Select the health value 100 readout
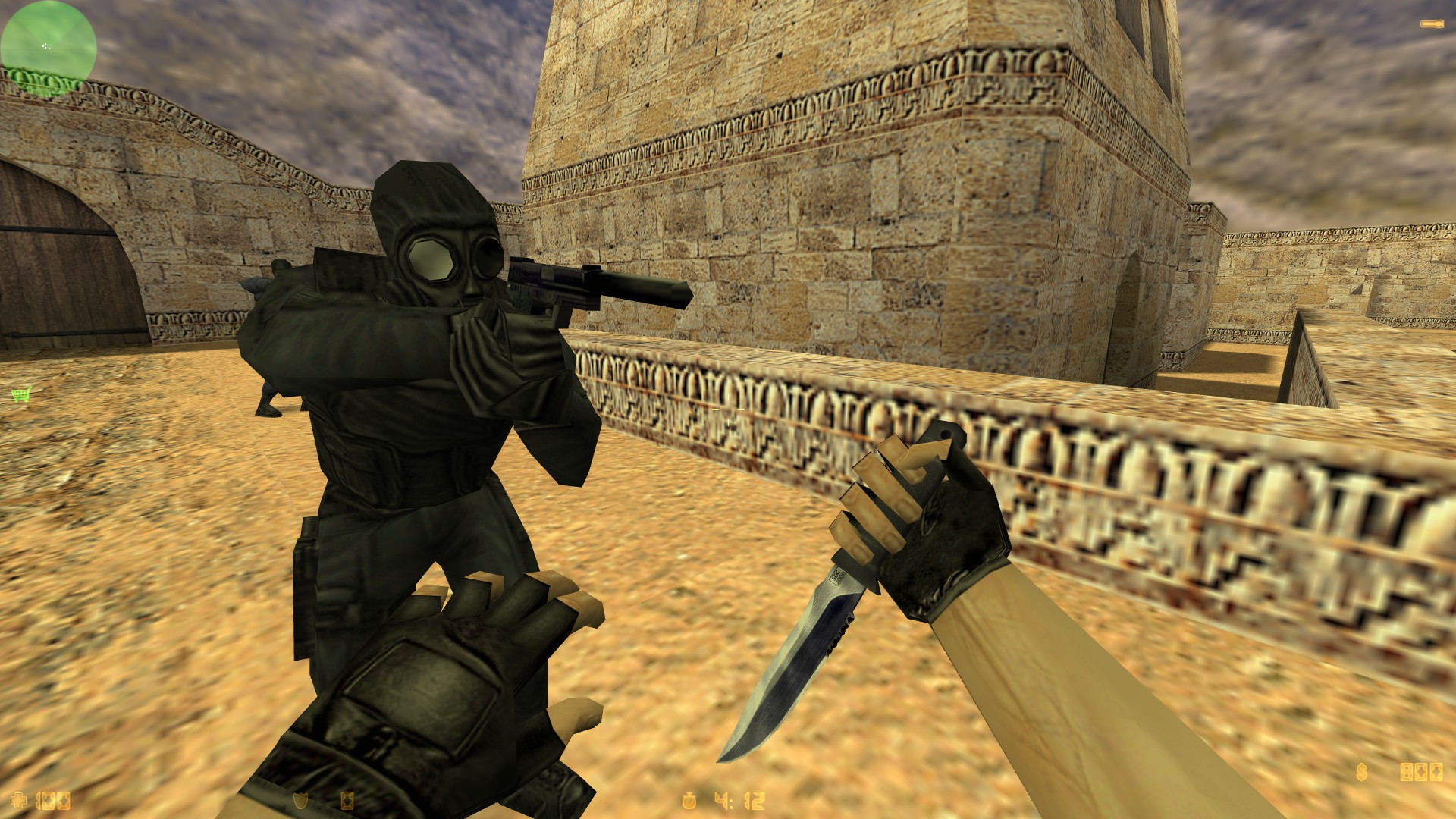The height and width of the screenshot is (819, 1456). click(53, 801)
